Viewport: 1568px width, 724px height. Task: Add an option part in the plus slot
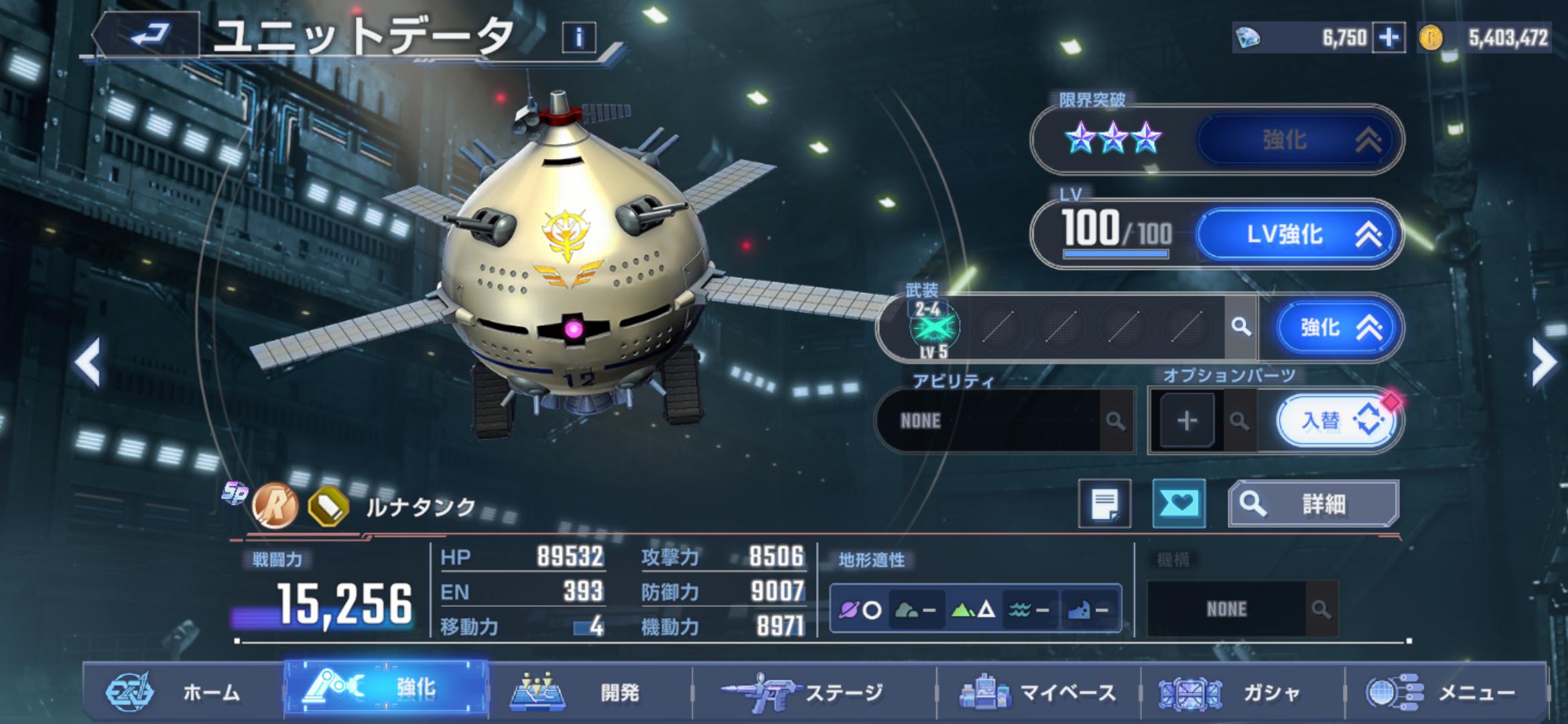1187,420
